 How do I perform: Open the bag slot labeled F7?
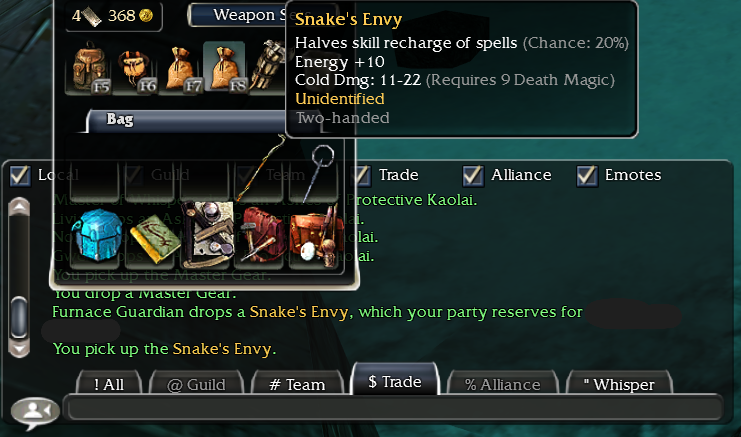point(180,67)
